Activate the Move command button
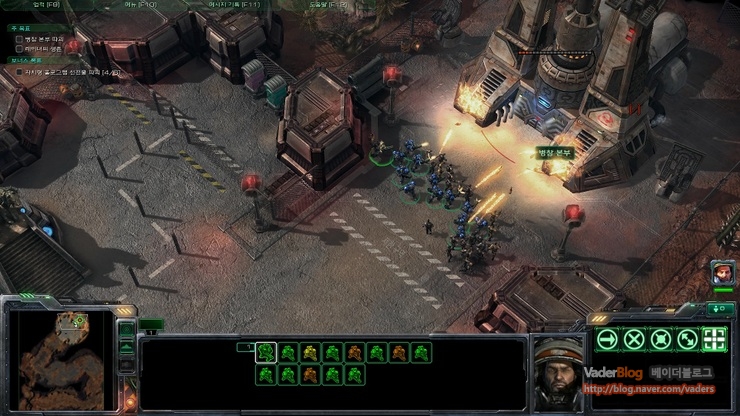Image resolution: width=740 pixels, height=416 pixels. click(x=606, y=339)
